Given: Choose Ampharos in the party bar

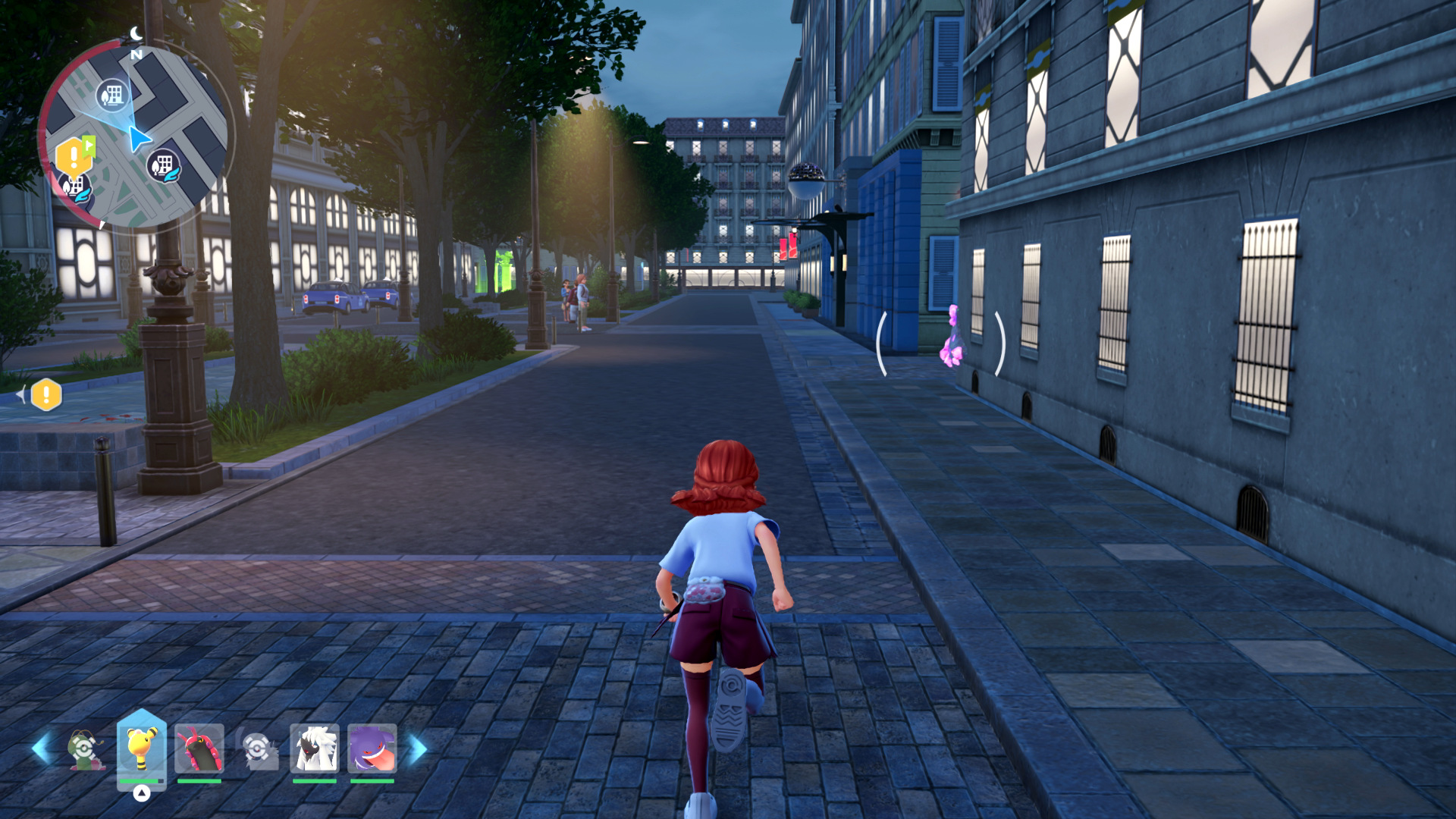Looking at the screenshot, I should [x=142, y=748].
